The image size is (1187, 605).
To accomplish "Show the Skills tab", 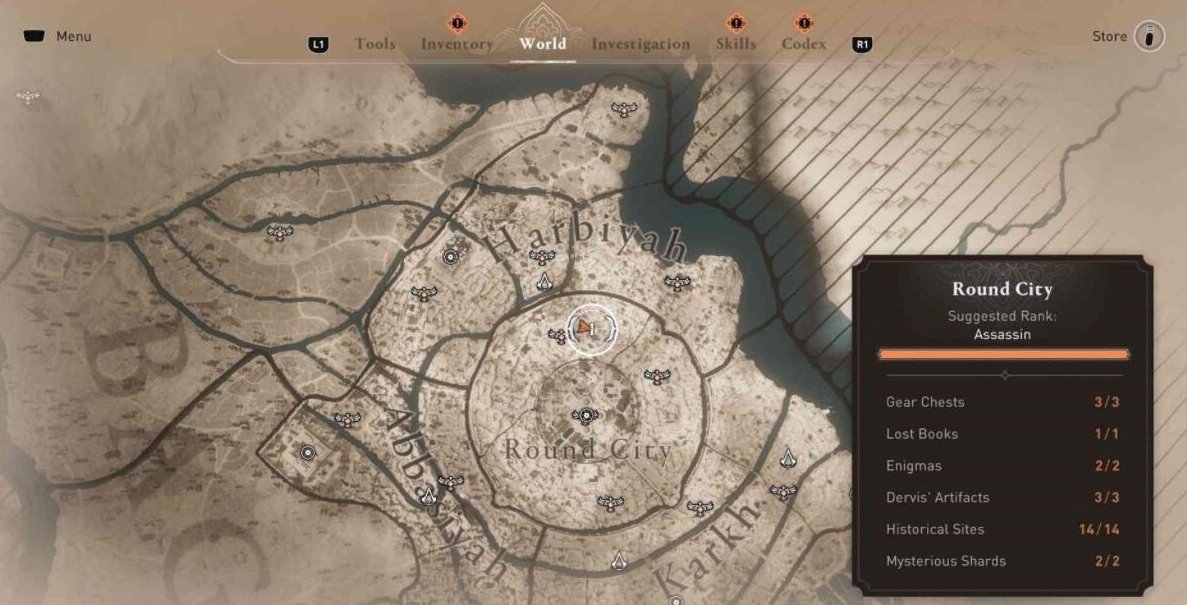I will [736, 44].
